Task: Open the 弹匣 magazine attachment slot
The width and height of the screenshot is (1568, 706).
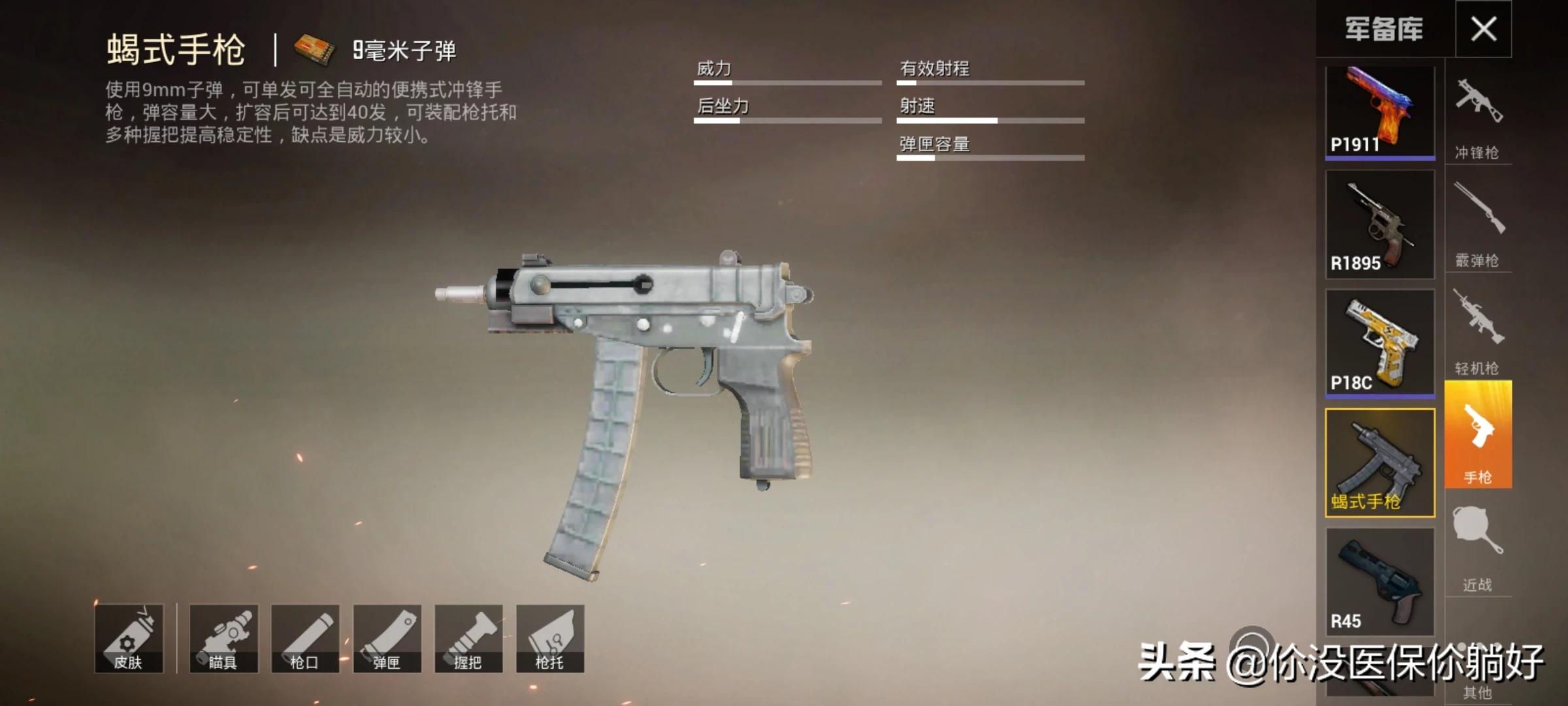Action: [387, 639]
